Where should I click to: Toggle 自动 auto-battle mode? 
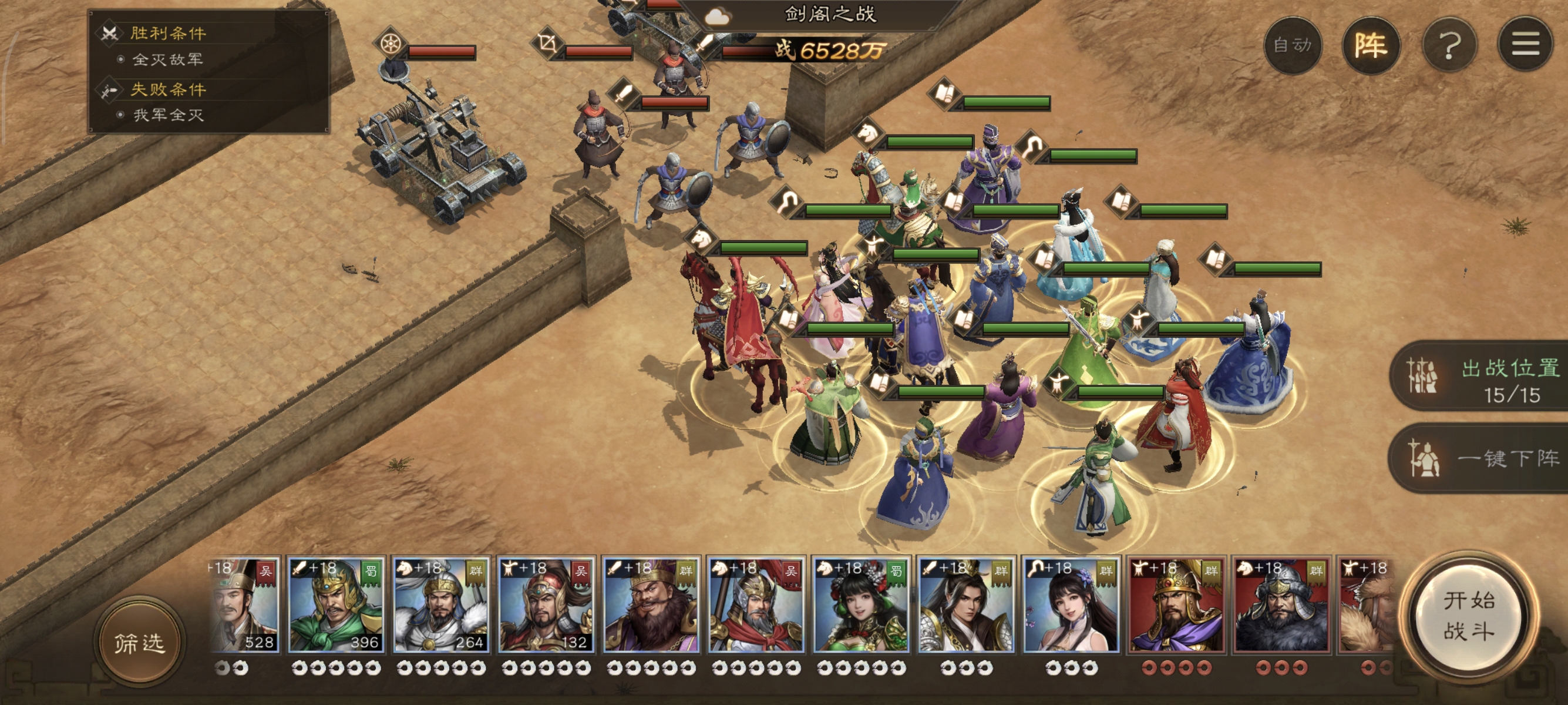click(x=1292, y=46)
